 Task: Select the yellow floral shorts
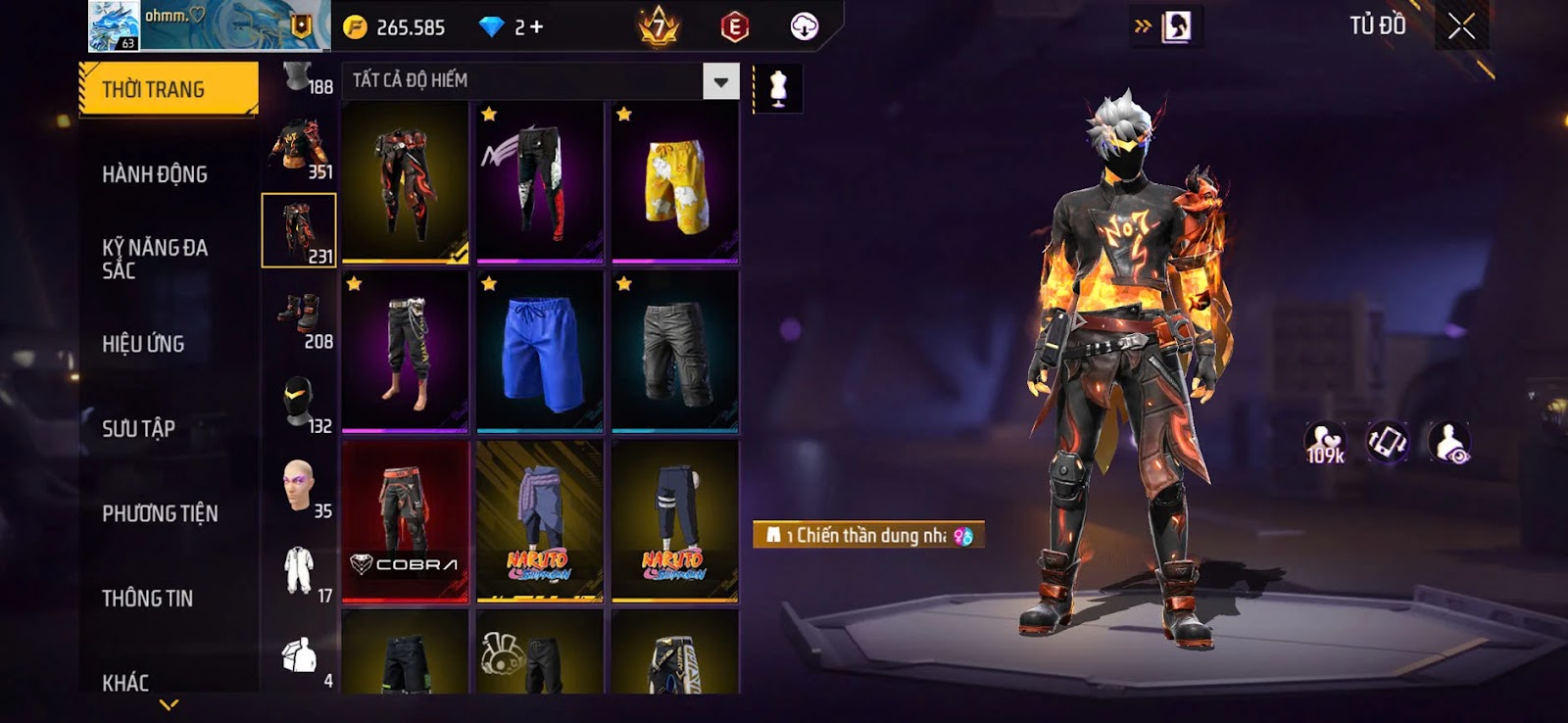pyautogui.click(x=674, y=182)
